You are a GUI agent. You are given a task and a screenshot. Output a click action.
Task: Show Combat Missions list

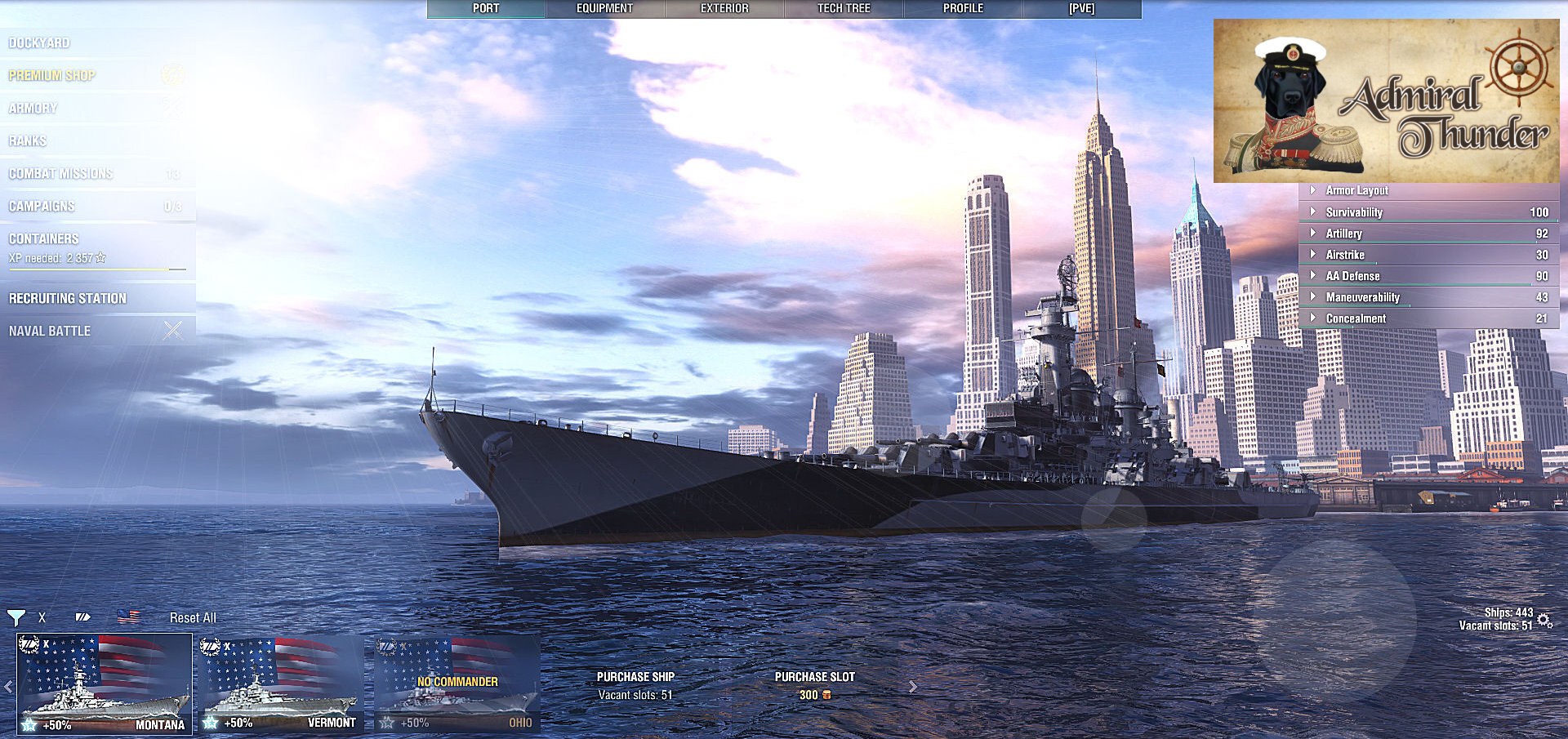tap(61, 174)
